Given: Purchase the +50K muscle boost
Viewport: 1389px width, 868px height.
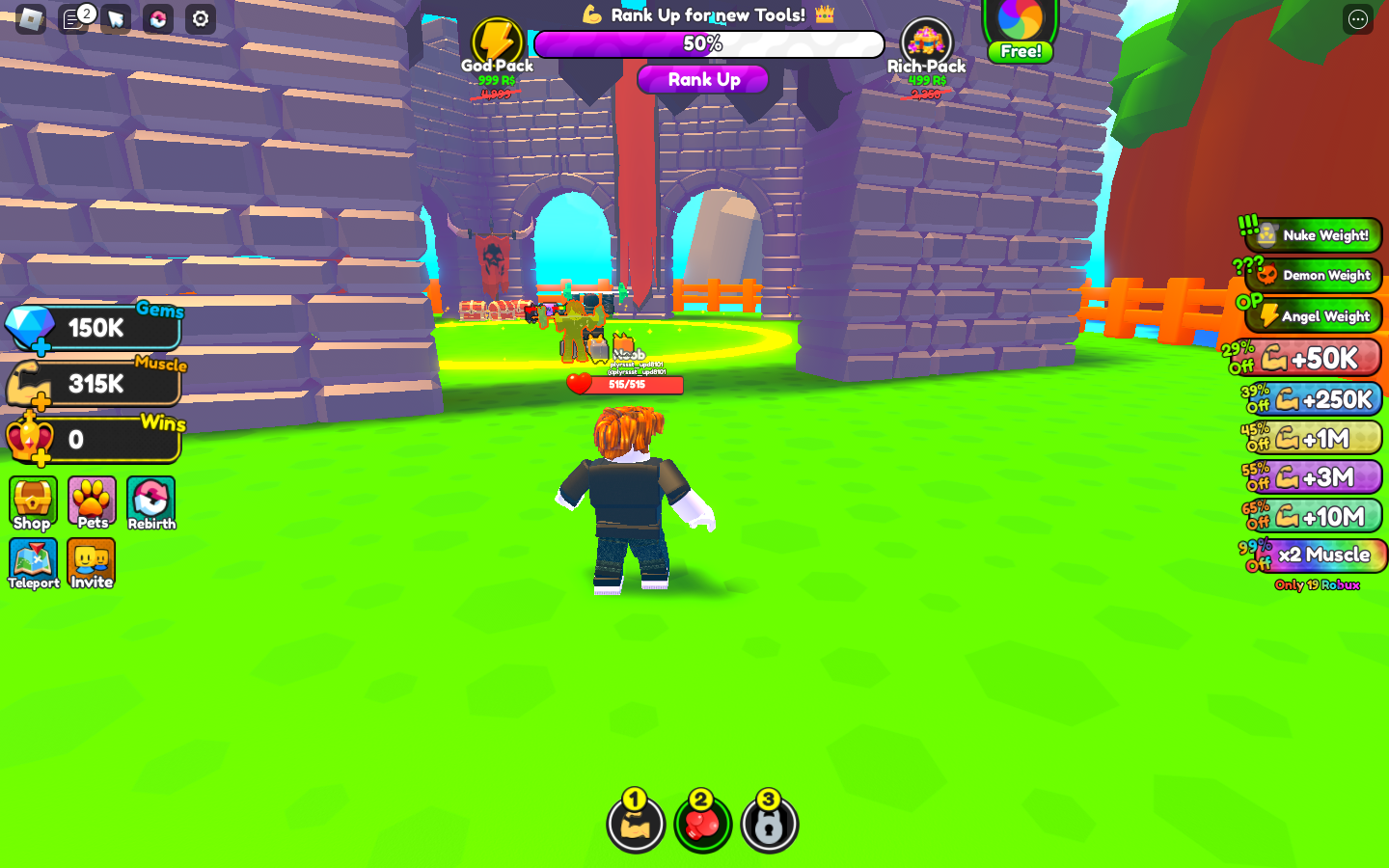Looking at the screenshot, I should (x=1314, y=359).
